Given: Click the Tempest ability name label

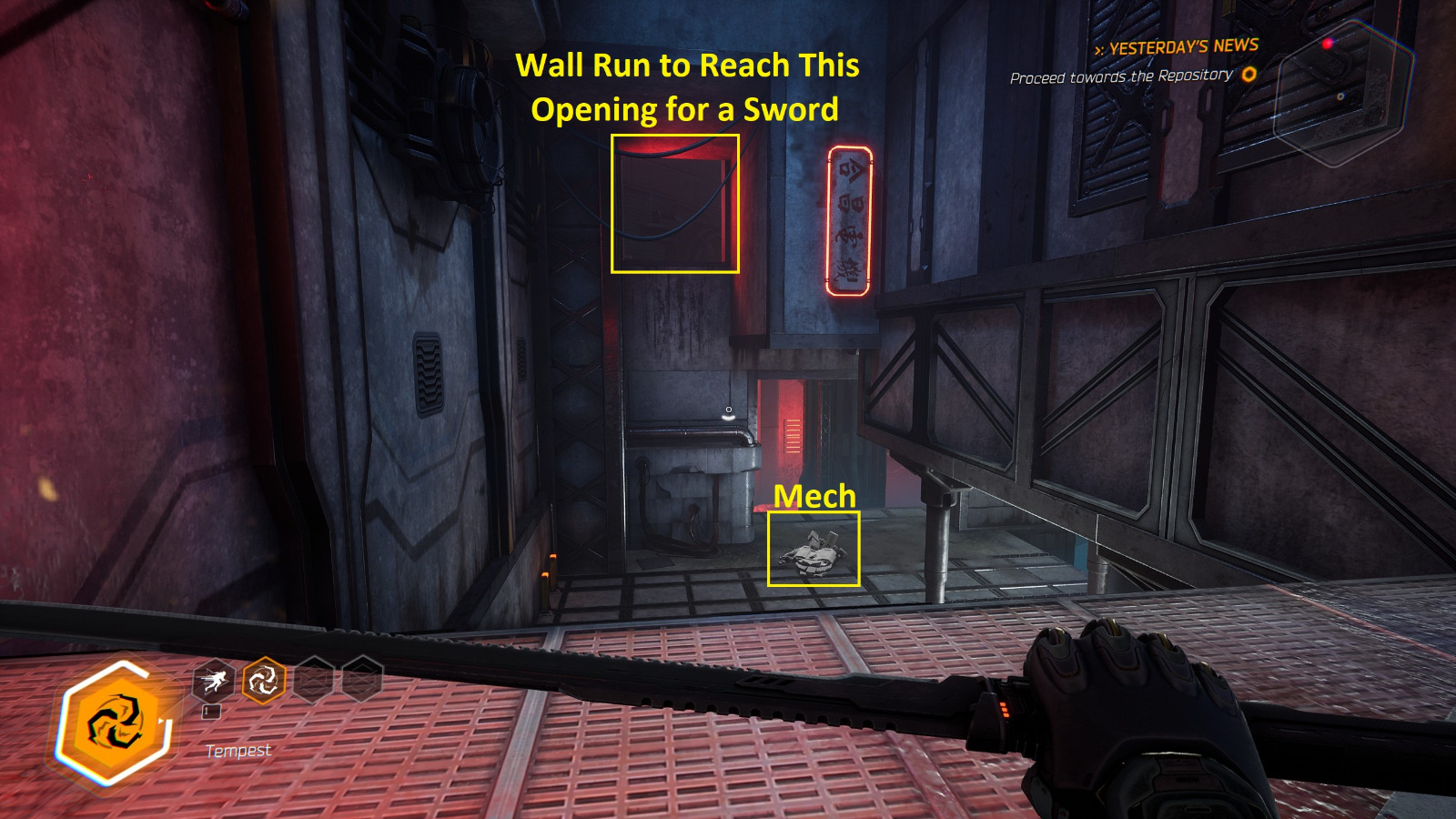Looking at the screenshot, I should pyautogui.click(x=238, y=750).
